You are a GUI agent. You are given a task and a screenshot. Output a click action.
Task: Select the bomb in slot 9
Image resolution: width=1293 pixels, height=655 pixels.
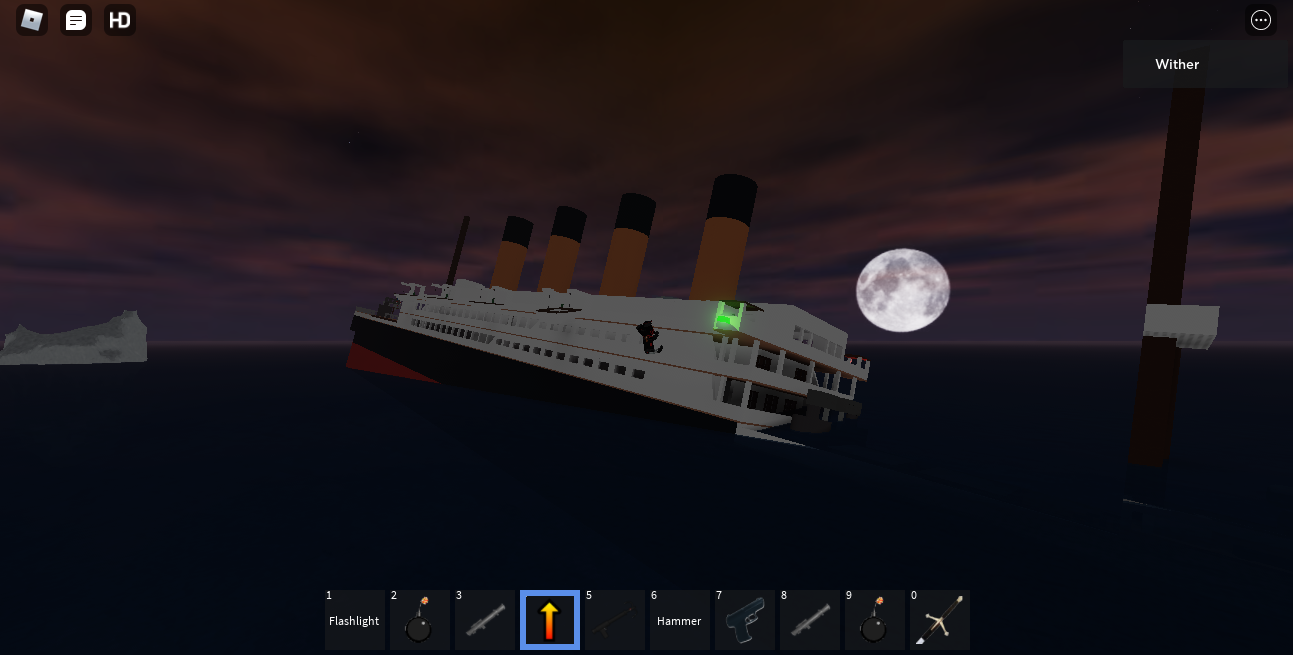tap(875, 620)
